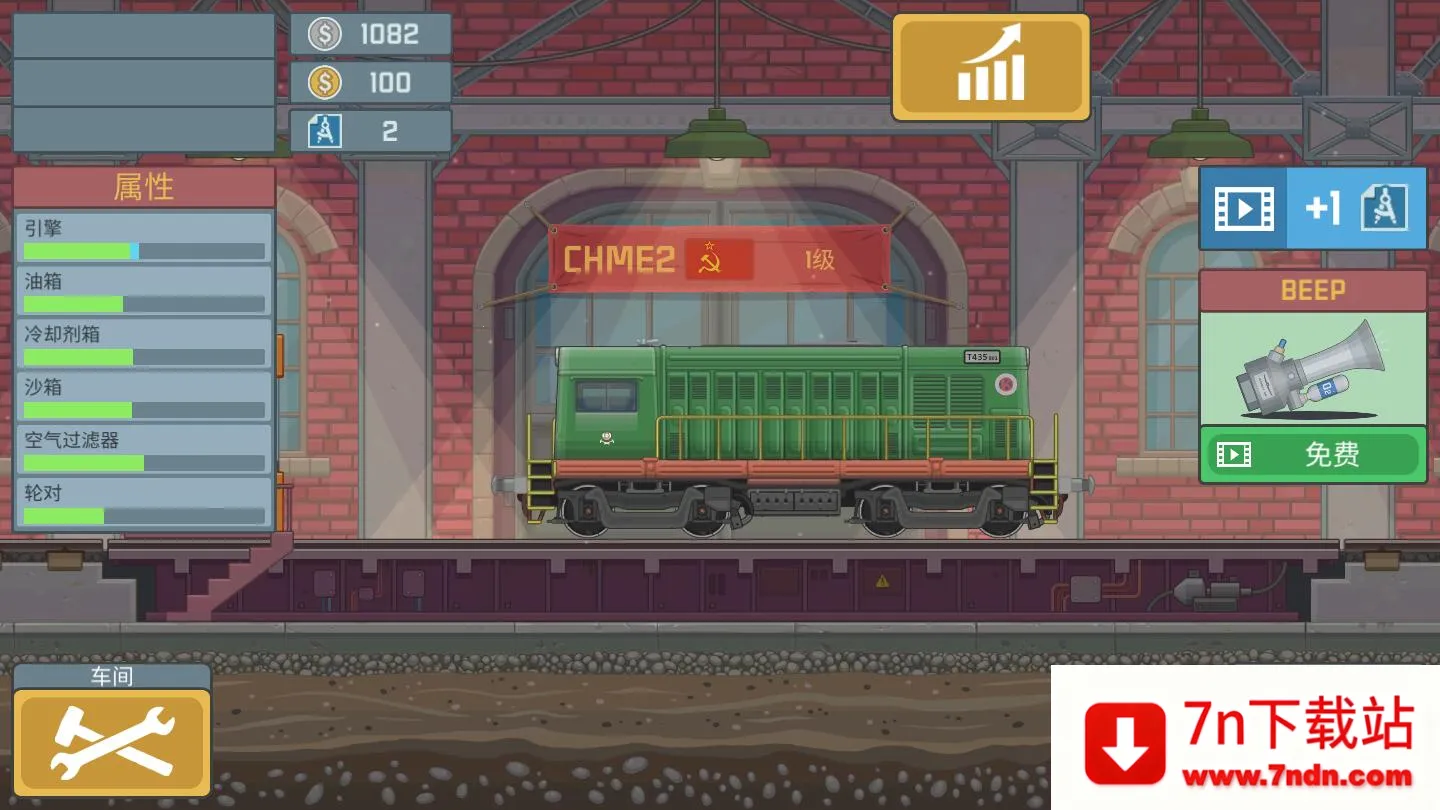Open the video ad icon for +1 reward

click(x=1243, y=208)
